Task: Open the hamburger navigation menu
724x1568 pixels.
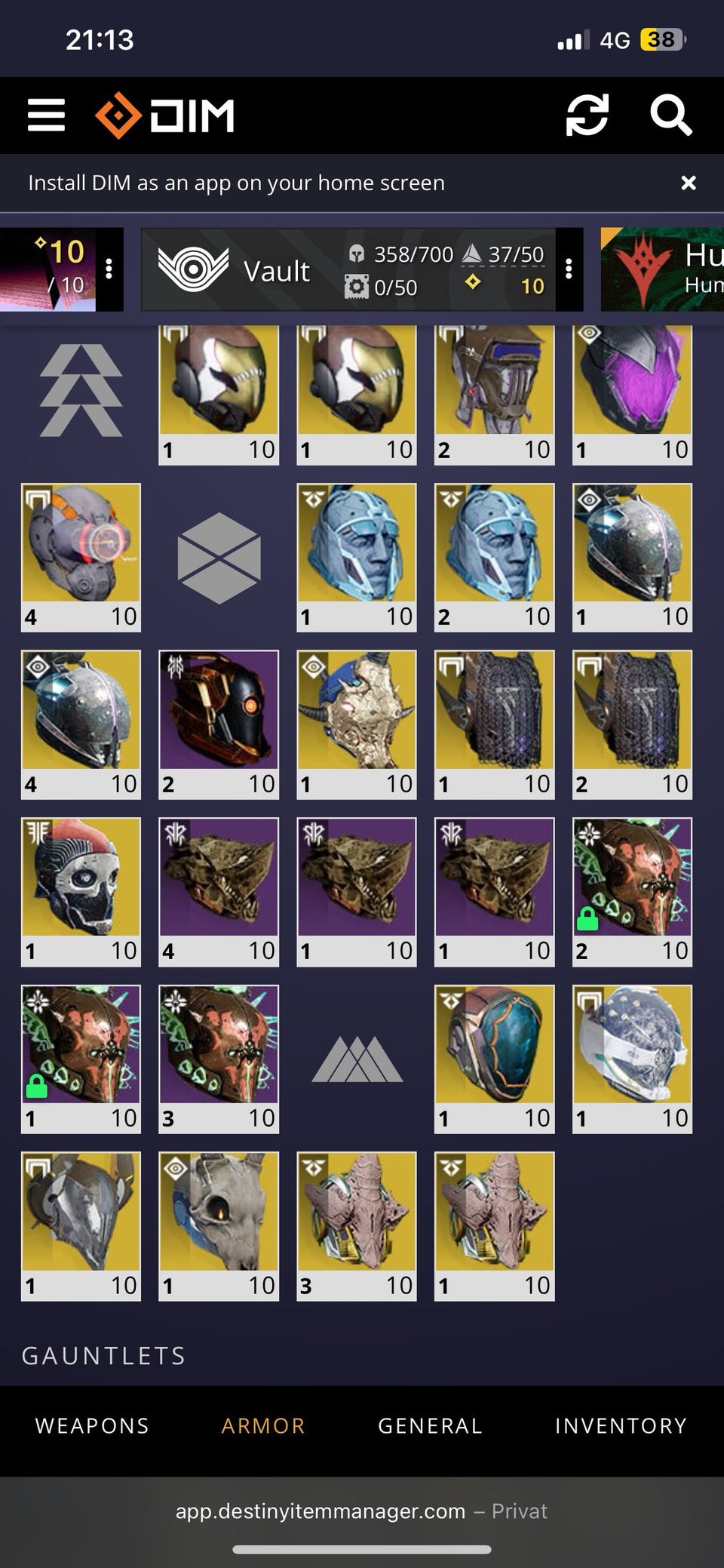Action: click(46, 115)
